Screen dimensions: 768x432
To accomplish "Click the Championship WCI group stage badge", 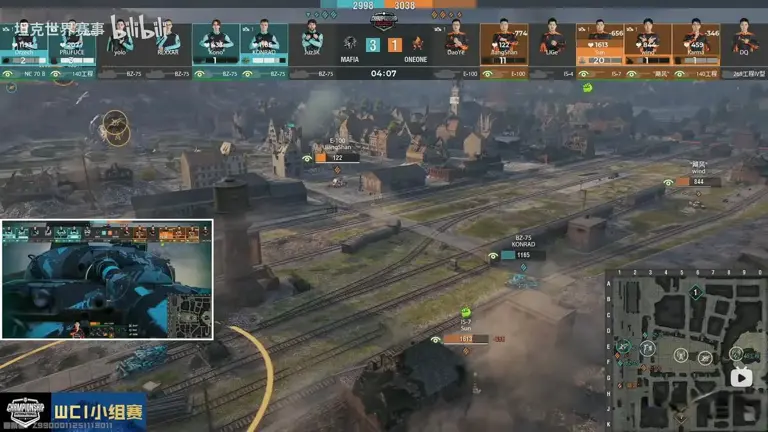I will coord(73,411).
